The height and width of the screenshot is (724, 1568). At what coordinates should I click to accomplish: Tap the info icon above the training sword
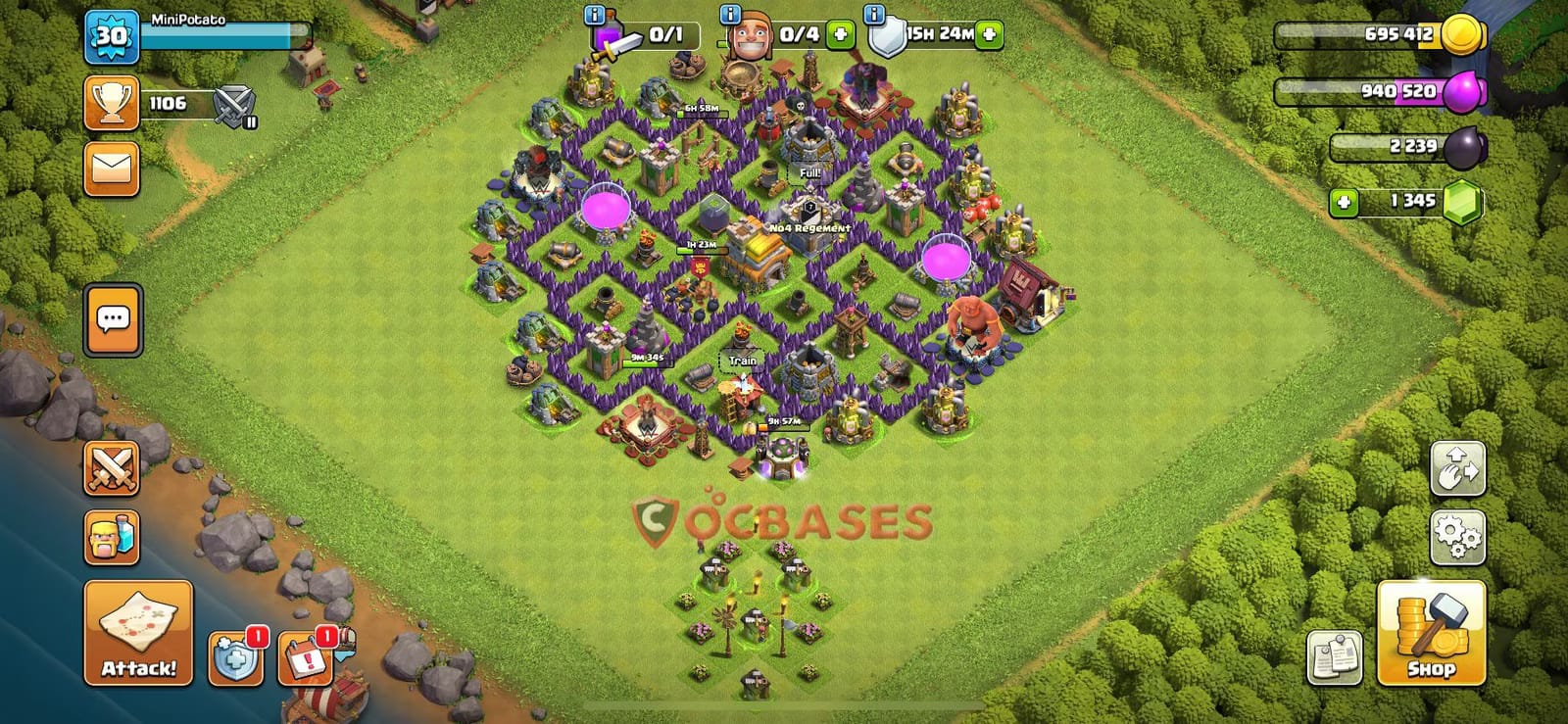click(593, 16)
